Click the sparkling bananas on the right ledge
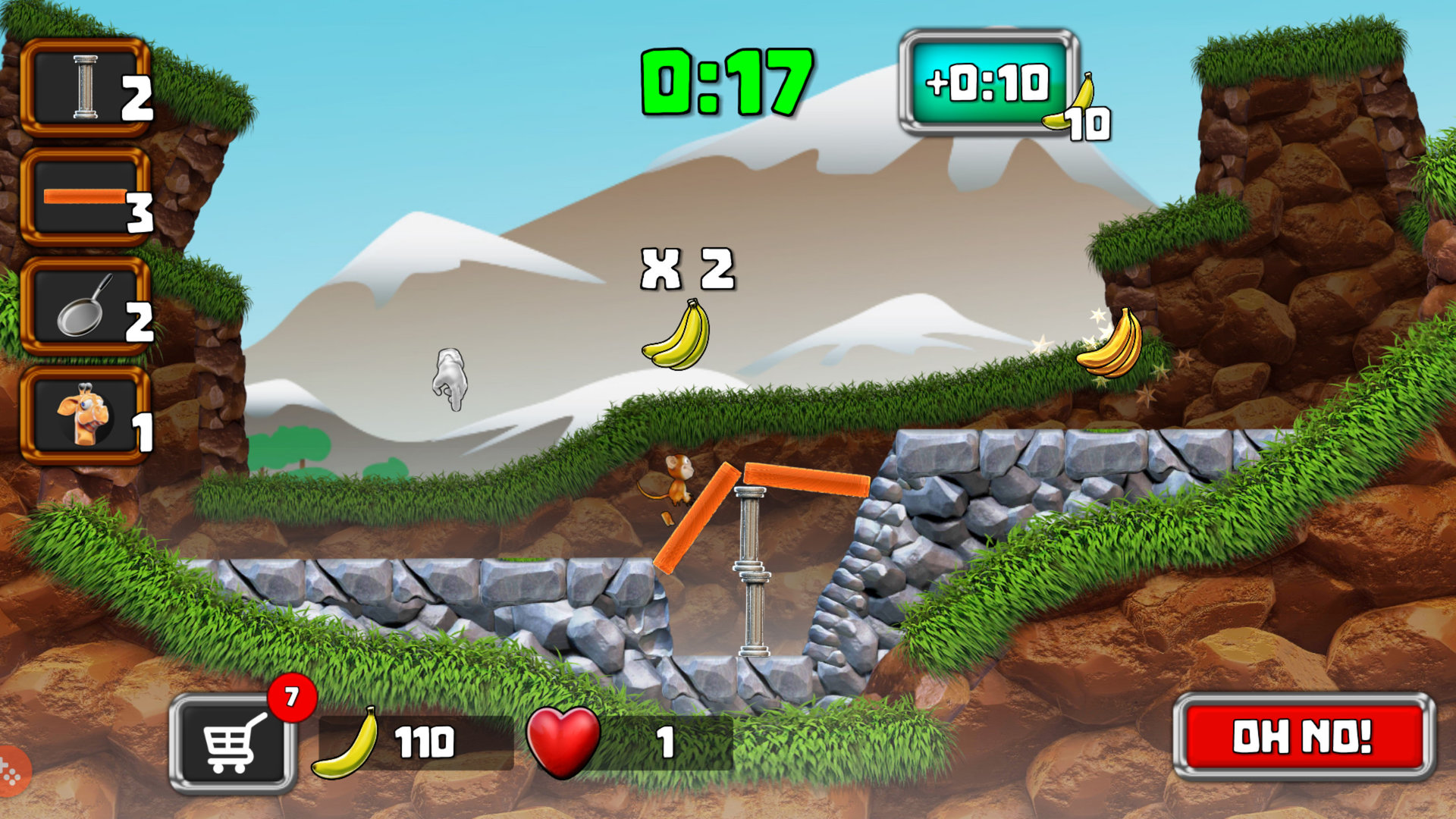The height and width of the screenshot is (819, 1456). tap(1111, 345)
